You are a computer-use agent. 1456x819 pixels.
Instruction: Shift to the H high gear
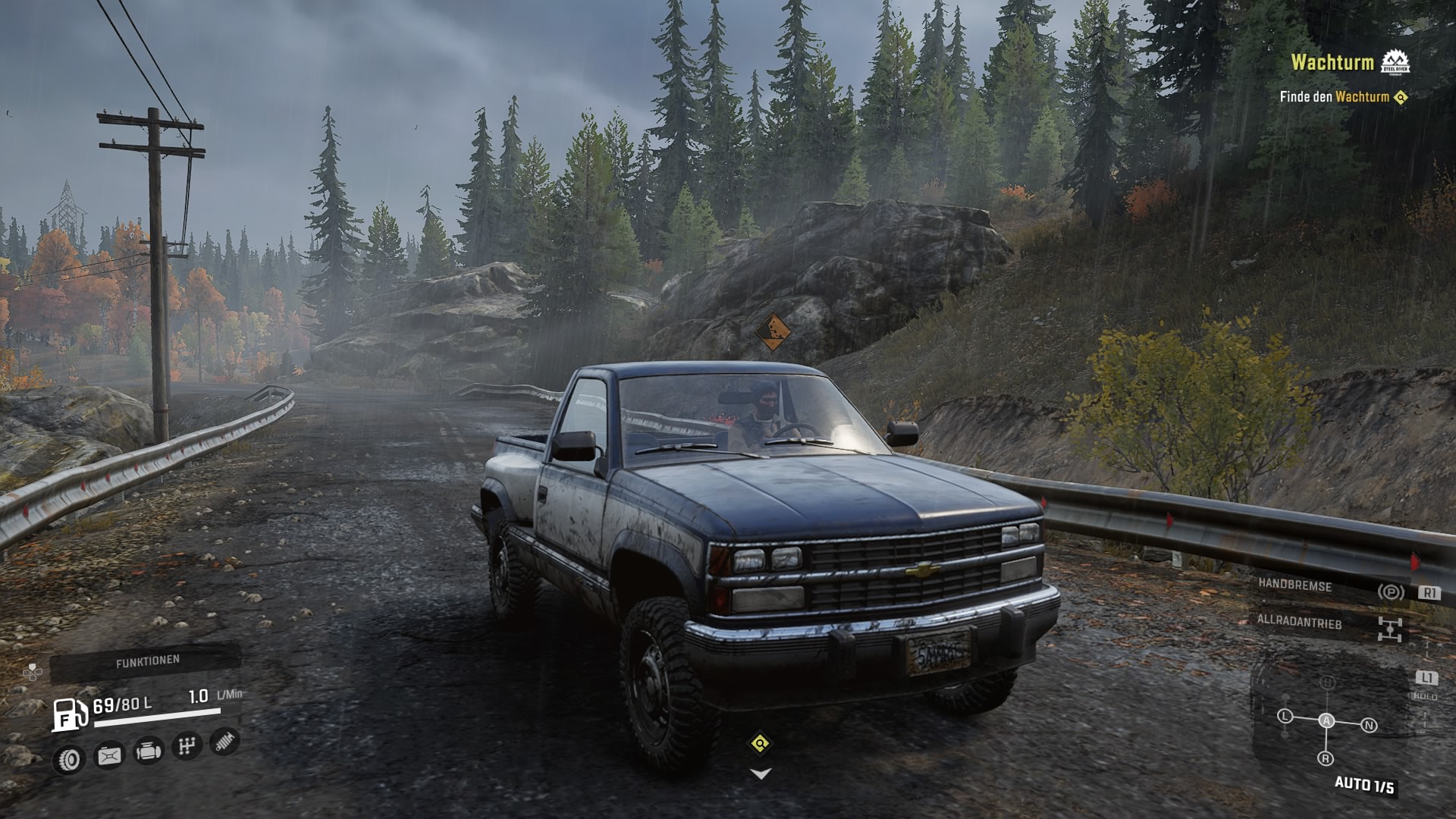[x=1327, y=683]
